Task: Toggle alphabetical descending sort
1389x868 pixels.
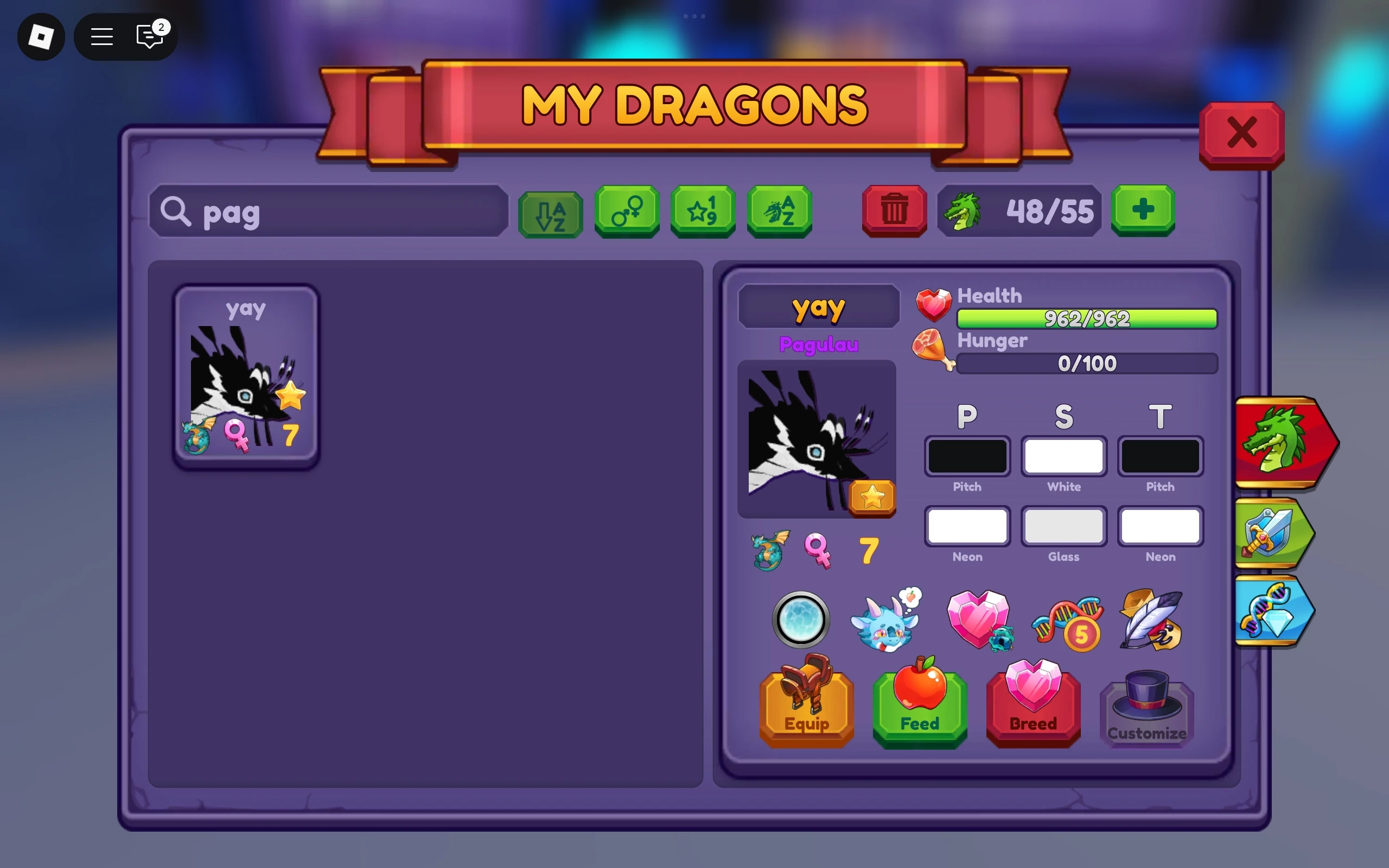Action: tap(549, 211)
